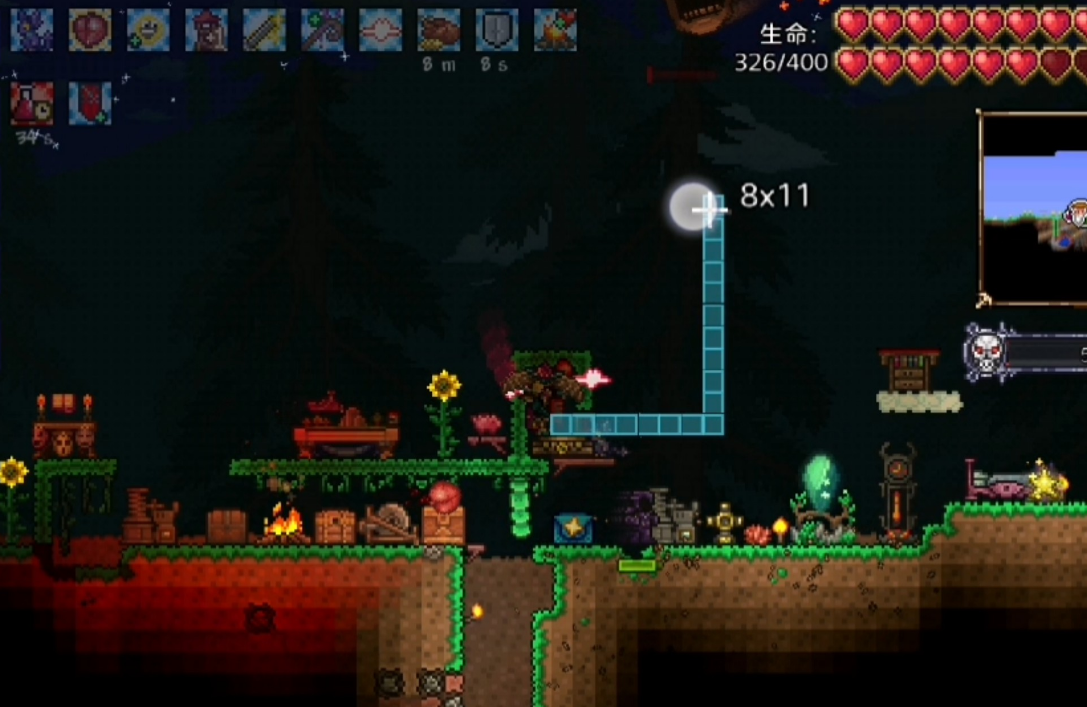
Task: Cancel the Well Fed roast chicken buff
Action: 438,30
